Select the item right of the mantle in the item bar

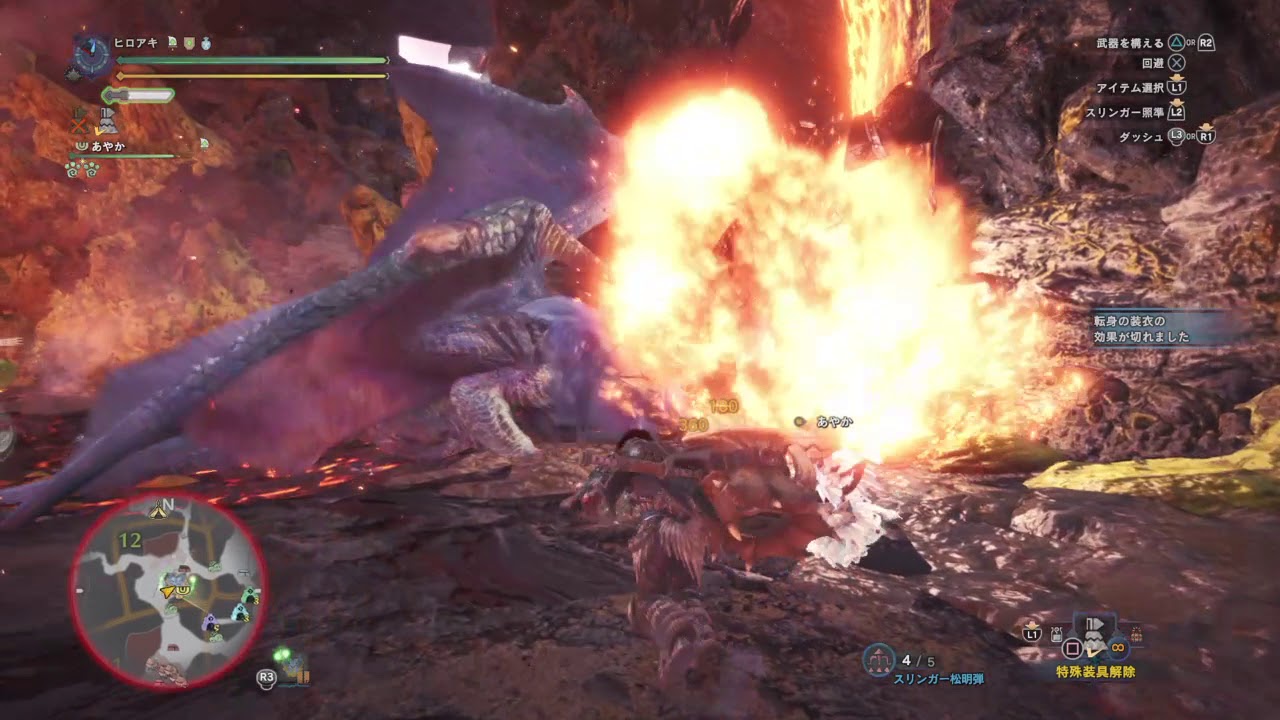(x=1135, y=634)
